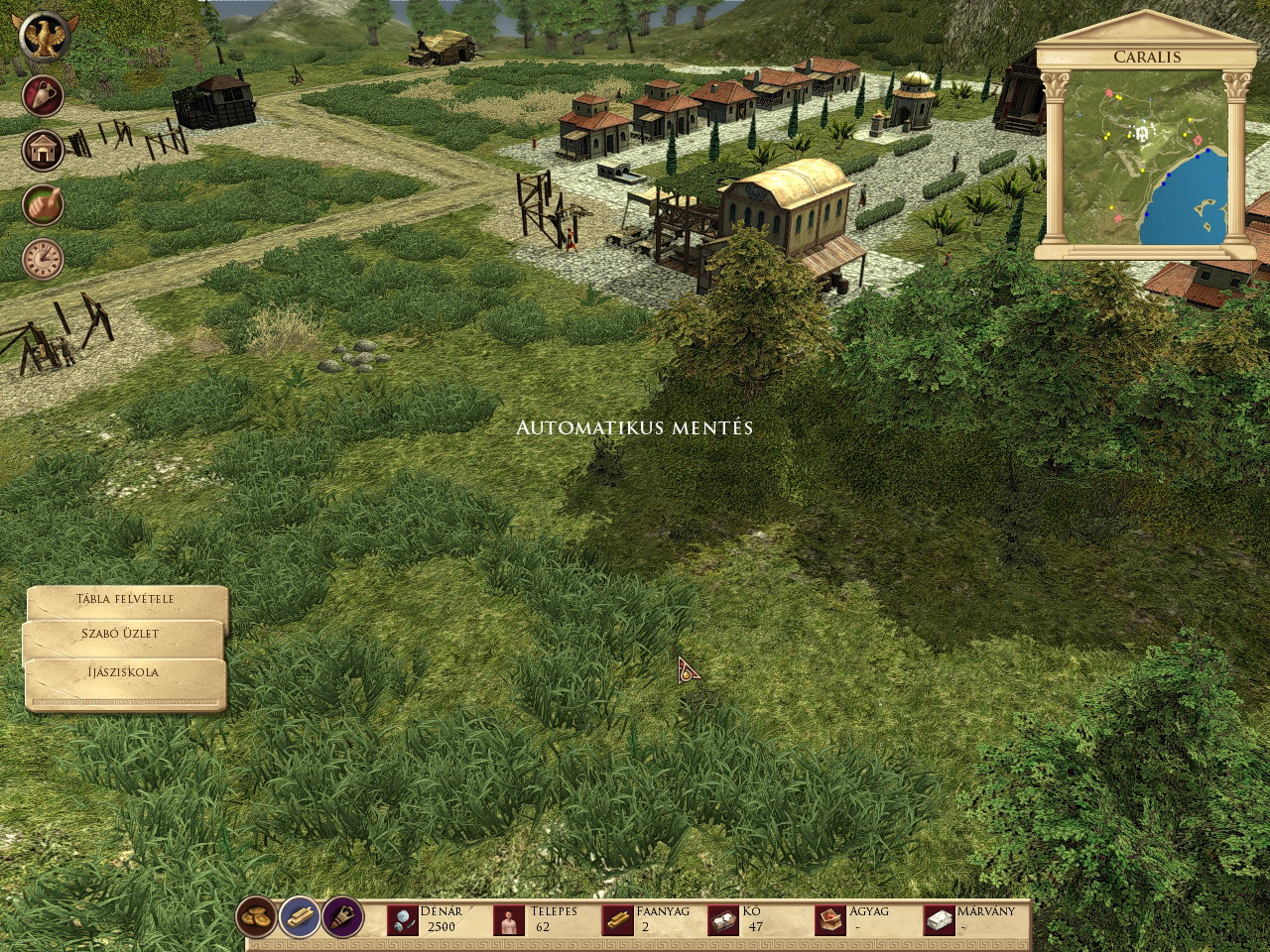Viewport: 1270px width, 952px height.
Task: Click the amphora icon button
Action: (x=43, y=96)
